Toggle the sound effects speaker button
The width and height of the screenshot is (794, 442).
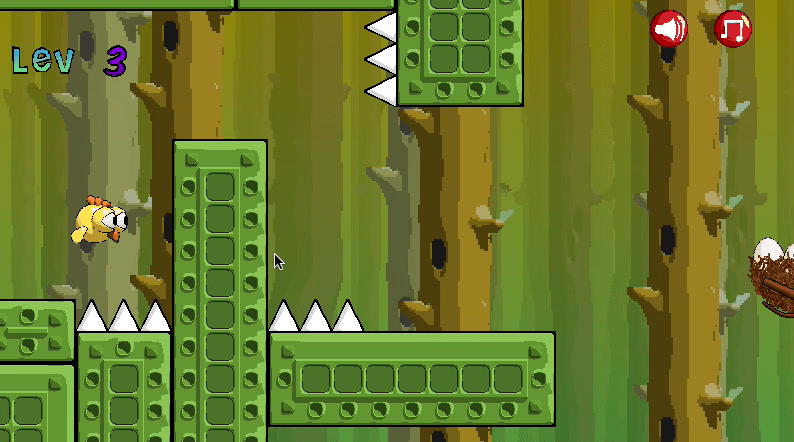pyautogui.click(x=669, y=29)
